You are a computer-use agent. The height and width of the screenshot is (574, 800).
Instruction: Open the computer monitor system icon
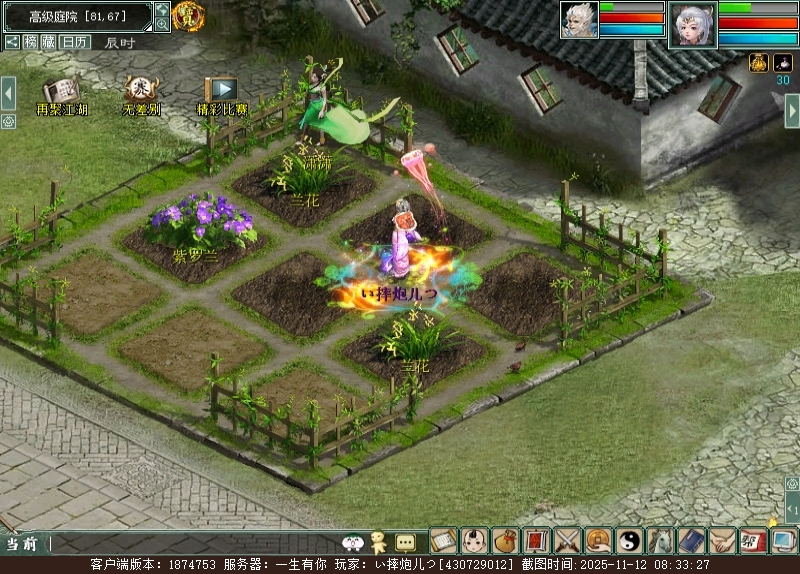pos(784,541)
